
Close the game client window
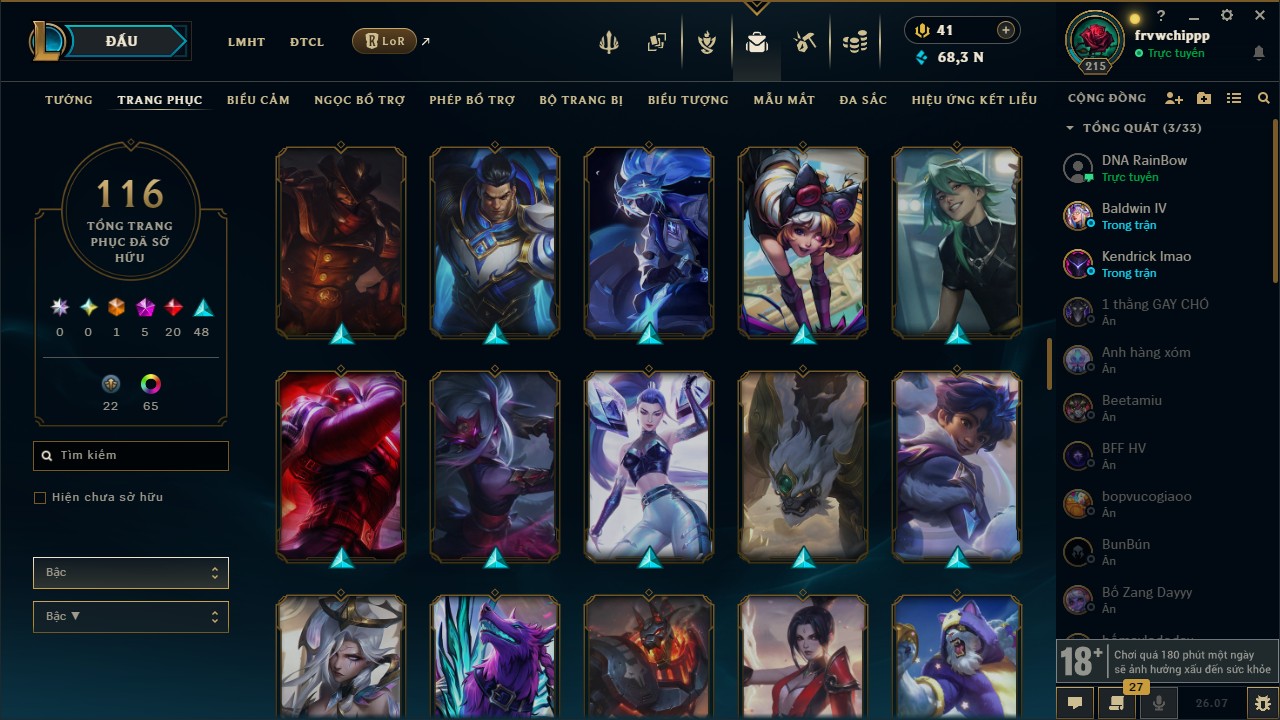click(1260, 16)
